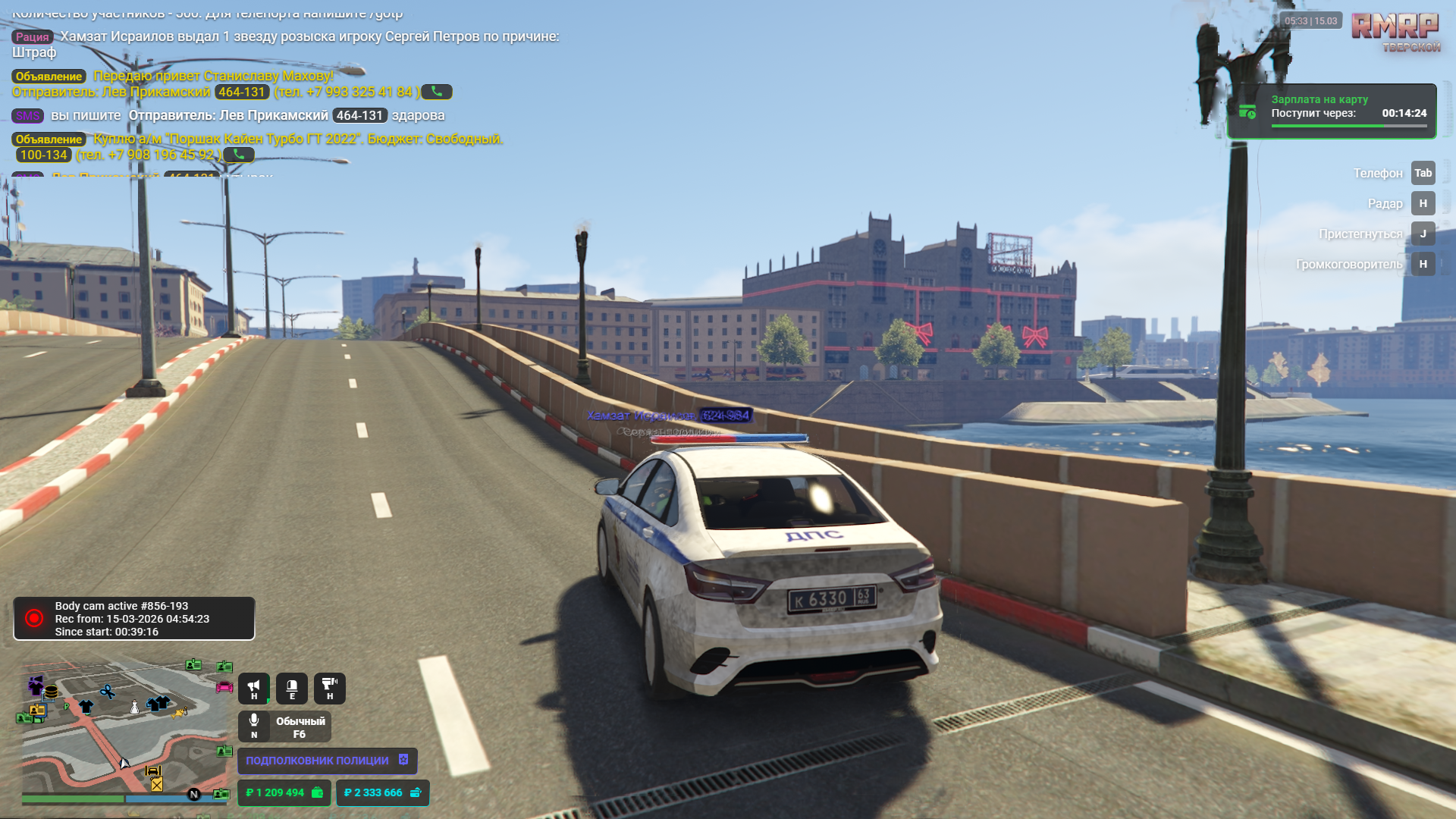This screenshot has width=1456, height=819.
Task: Toggle the police siren beacon icon
Action: point(292,688)
